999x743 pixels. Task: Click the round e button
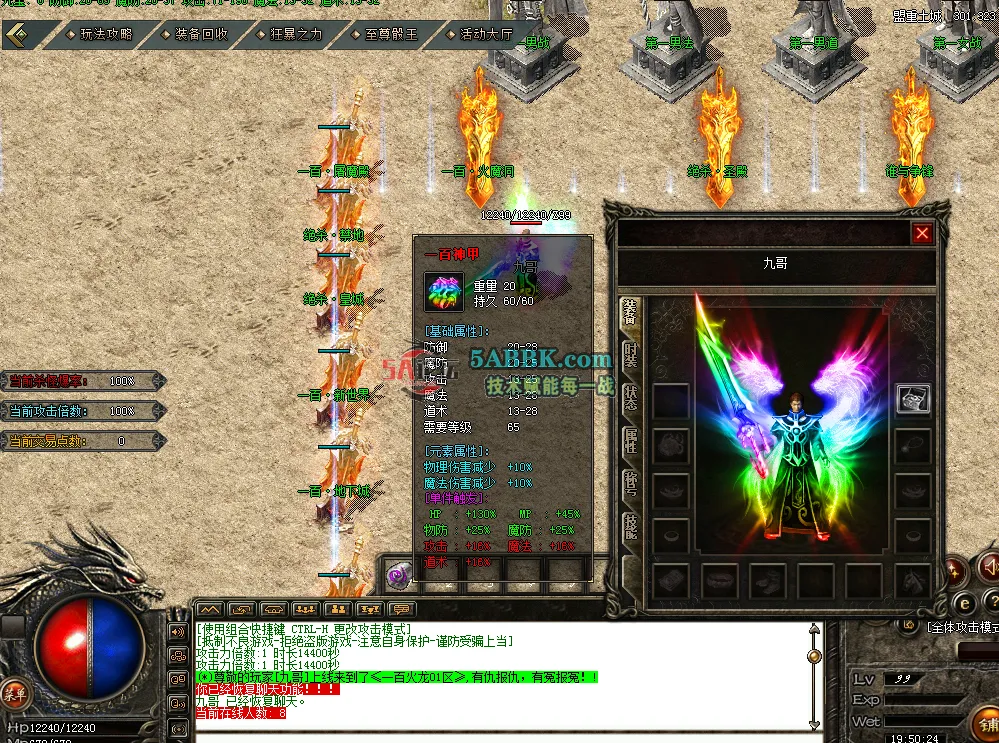coord(964,603)
